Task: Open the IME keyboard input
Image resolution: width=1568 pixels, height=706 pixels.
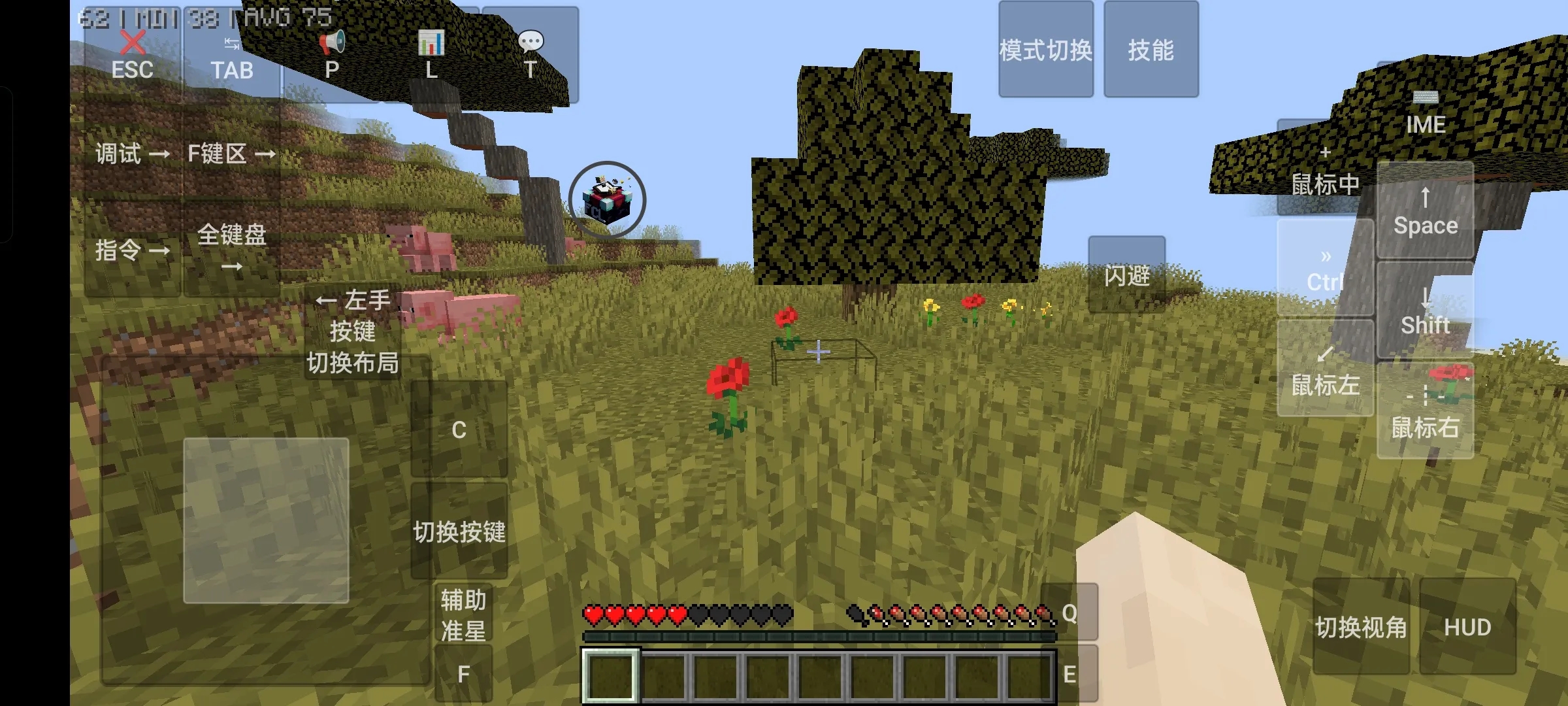Action: pyautogui.click(x=1425, y=112)
